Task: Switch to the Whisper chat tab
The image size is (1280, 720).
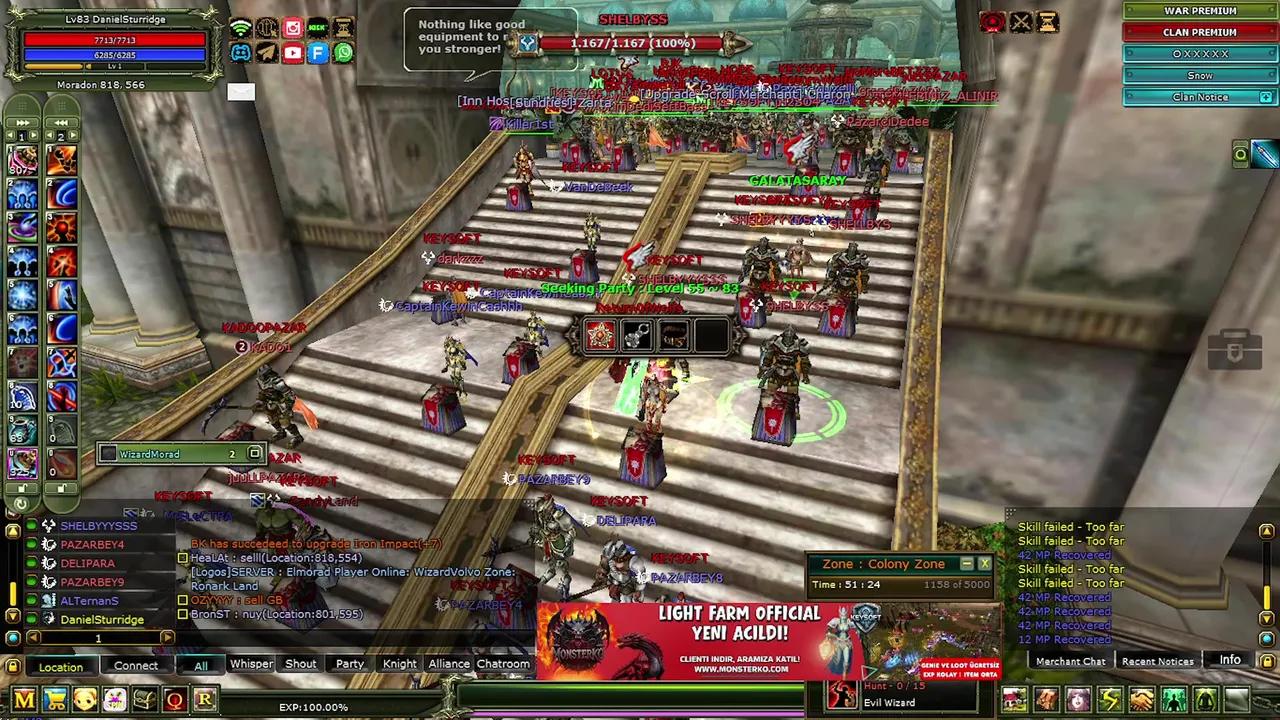Action: 251,664
